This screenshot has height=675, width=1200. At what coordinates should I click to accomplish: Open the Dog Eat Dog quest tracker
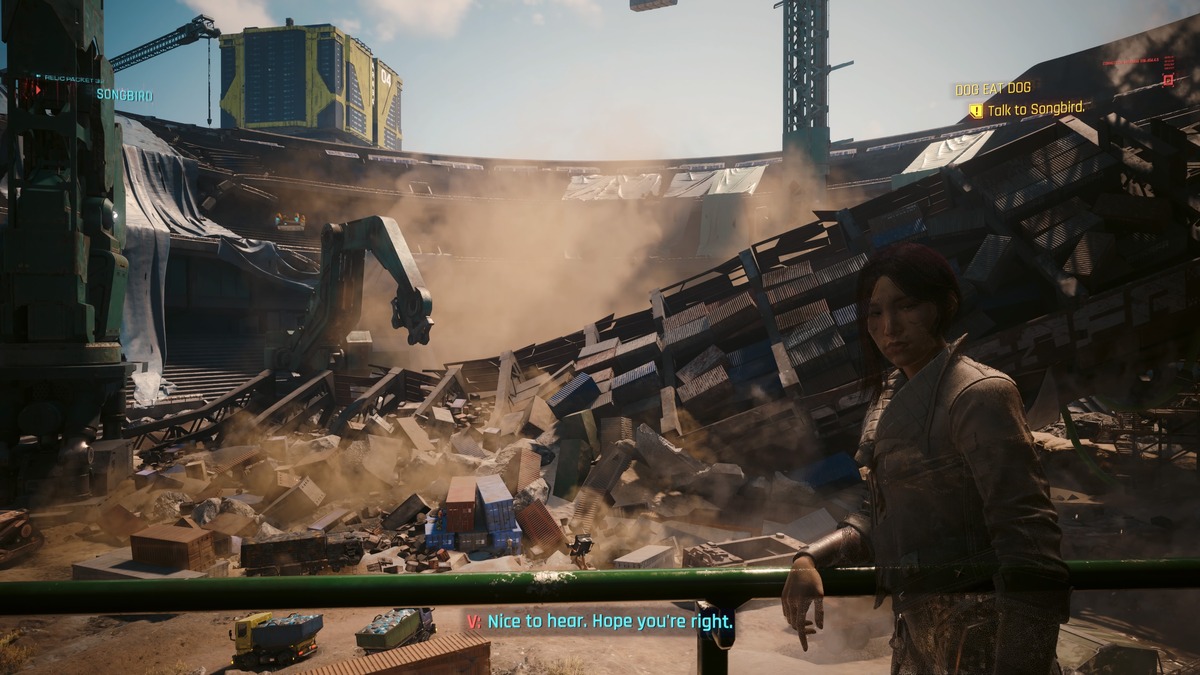pos(992,89)
